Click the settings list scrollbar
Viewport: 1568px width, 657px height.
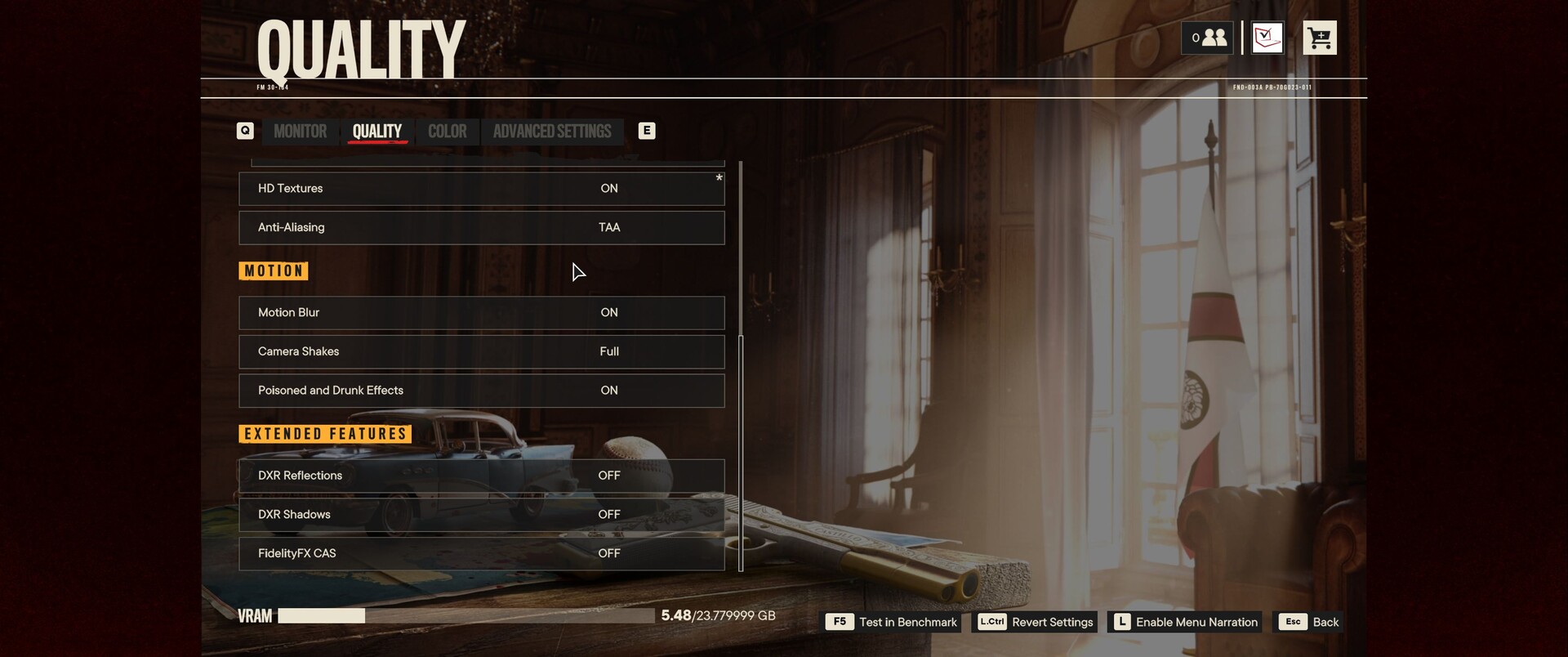coord(741,368)
